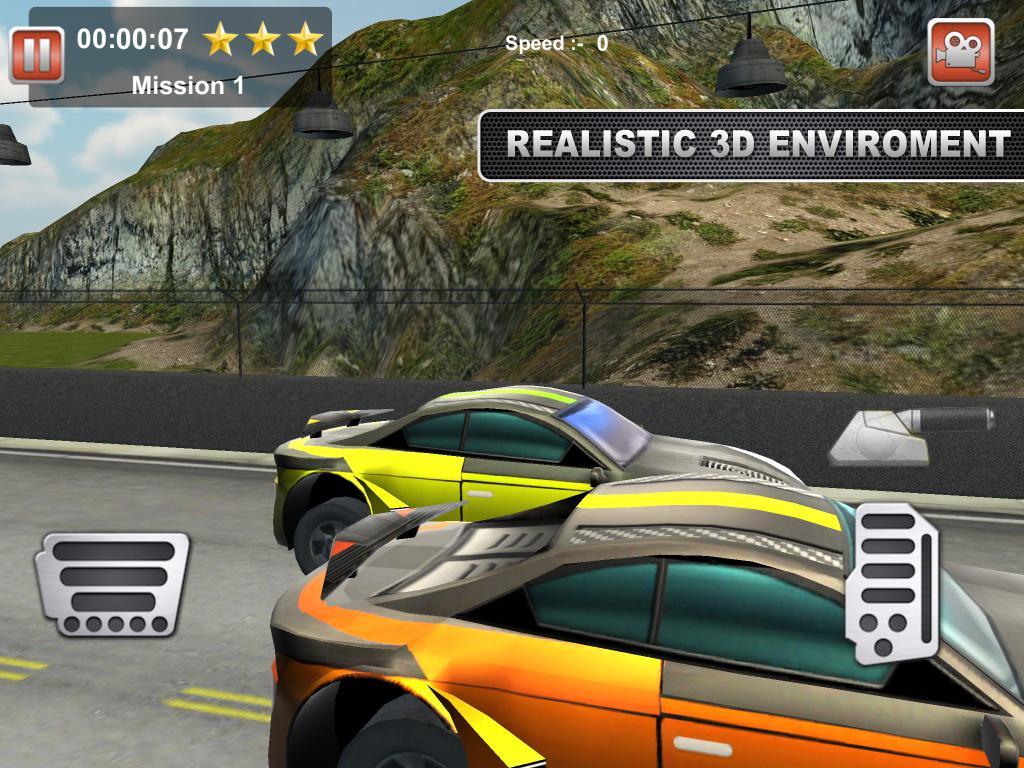1024x768 pixels.
Task: Pause the game with the red button
Action: (x=37, y=54)
